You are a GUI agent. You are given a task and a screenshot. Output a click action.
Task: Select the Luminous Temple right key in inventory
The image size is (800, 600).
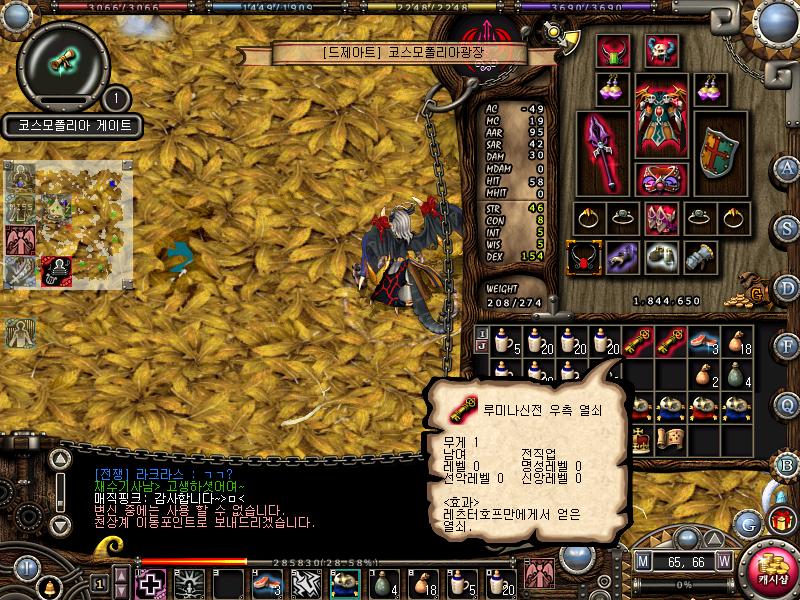click(667, 343)
